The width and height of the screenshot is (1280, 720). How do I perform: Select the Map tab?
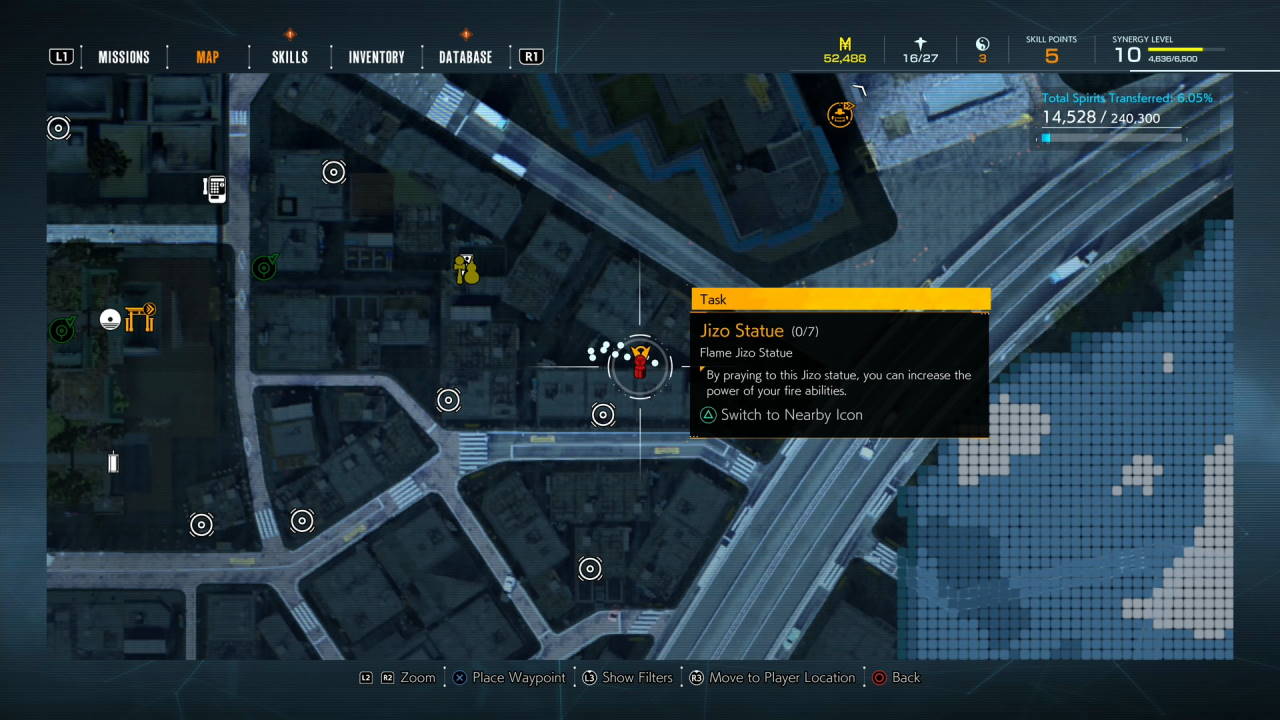click(x=208, y=57)
